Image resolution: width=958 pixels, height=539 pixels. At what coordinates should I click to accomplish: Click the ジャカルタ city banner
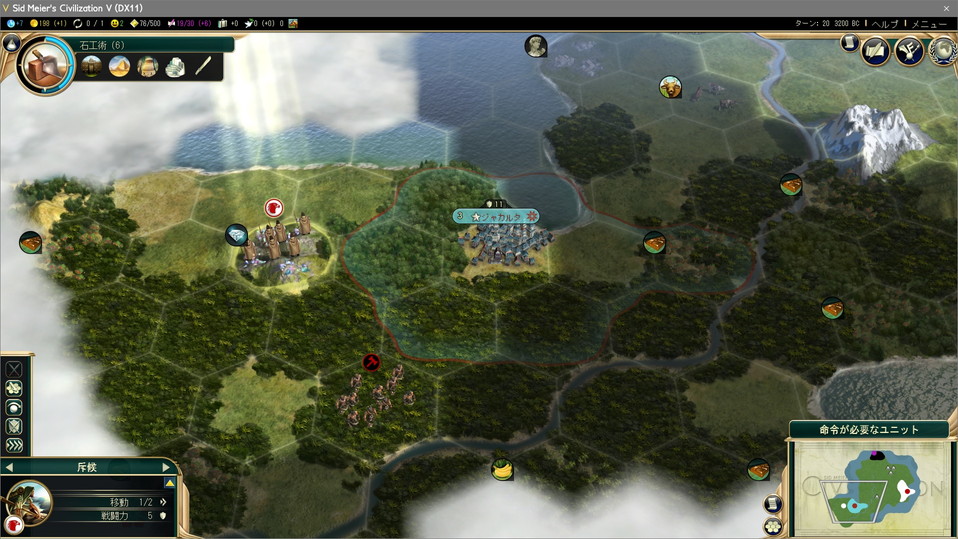[496, 216]
